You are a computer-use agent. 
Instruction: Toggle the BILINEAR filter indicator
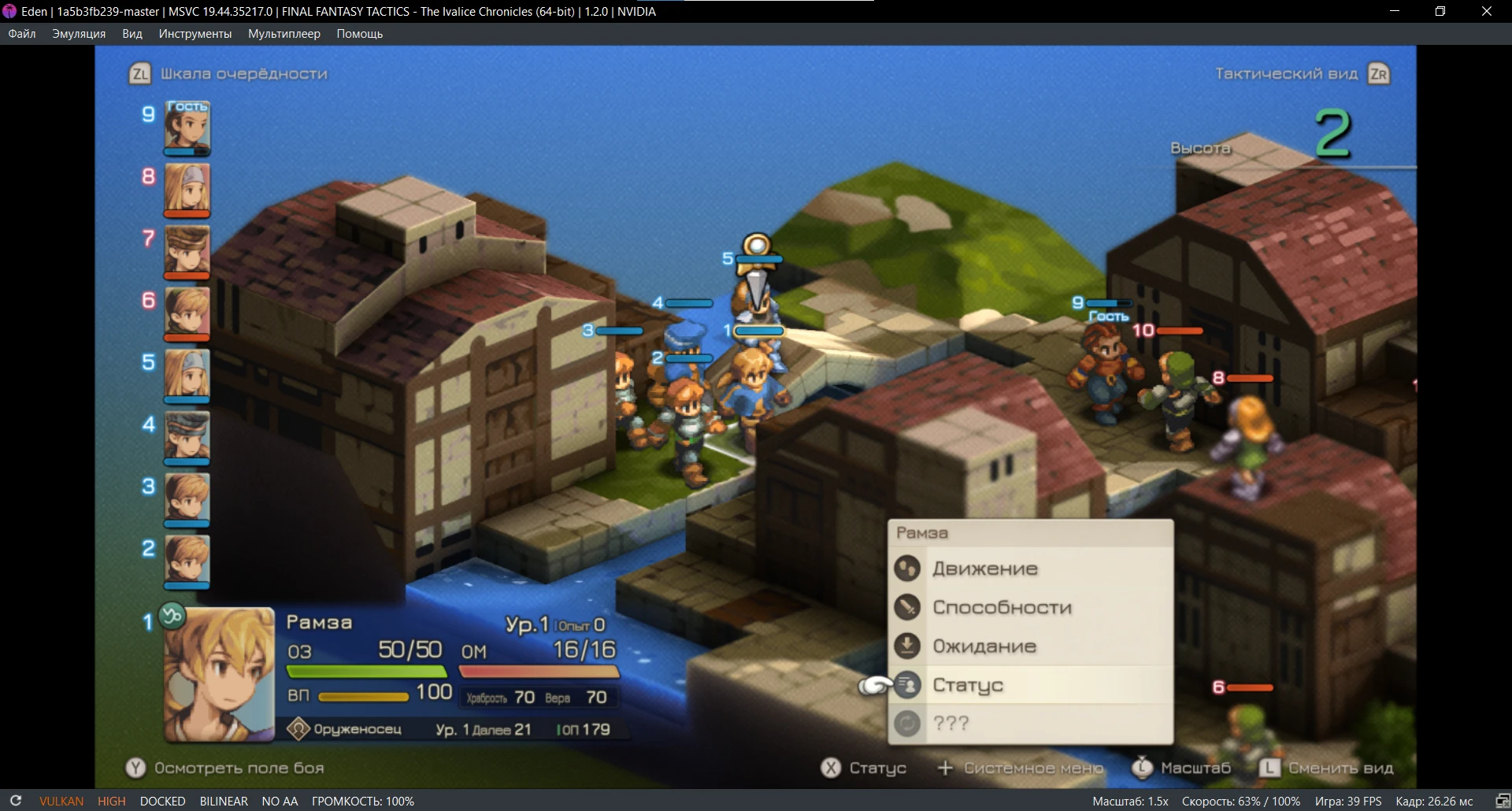(223, 801)
